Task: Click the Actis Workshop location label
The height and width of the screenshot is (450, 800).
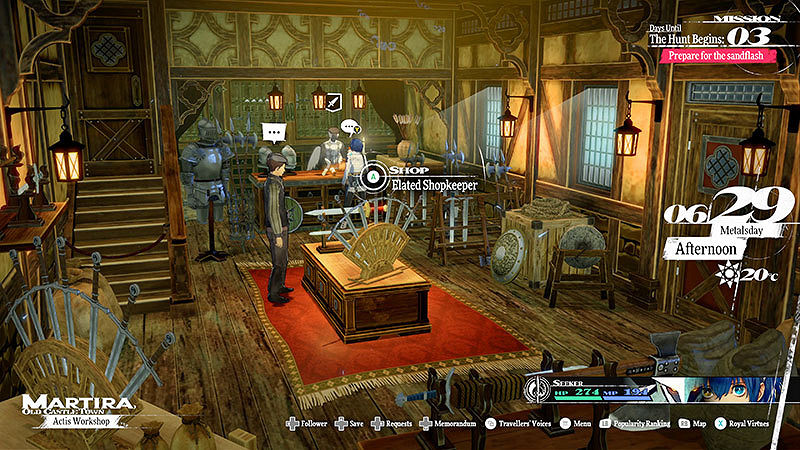Action: 77,421
